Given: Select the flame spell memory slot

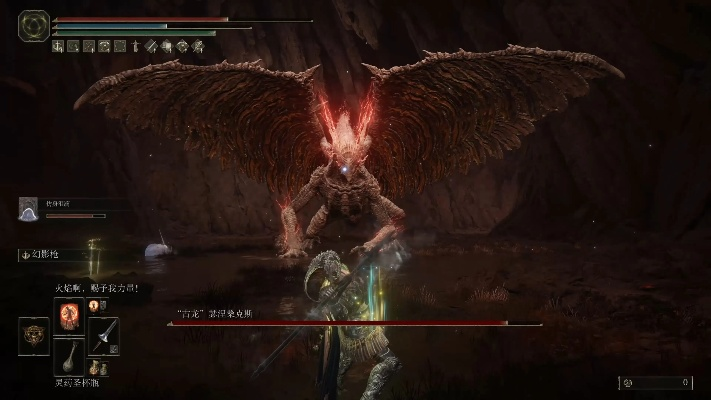Looking at the screenshot, I should click(x=69, y=314).
